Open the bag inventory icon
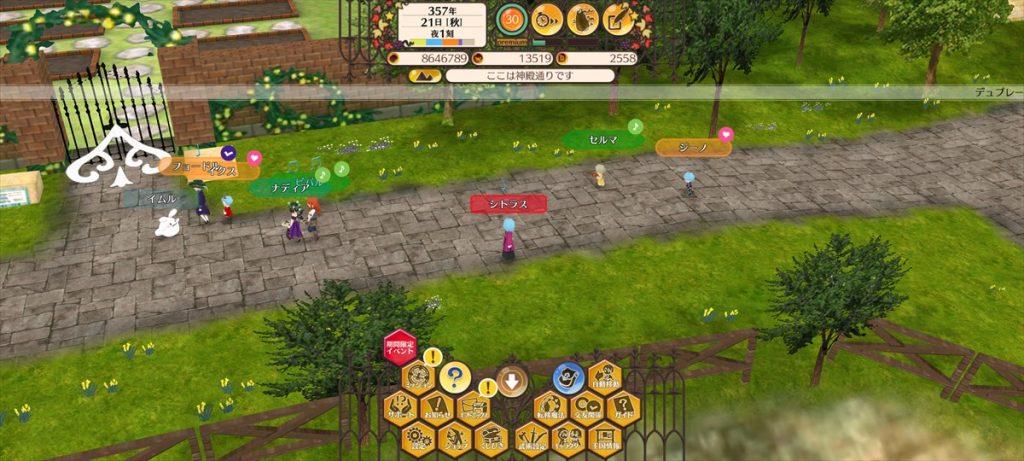Viewport: 1024px width, 461px height. (583, 19)
